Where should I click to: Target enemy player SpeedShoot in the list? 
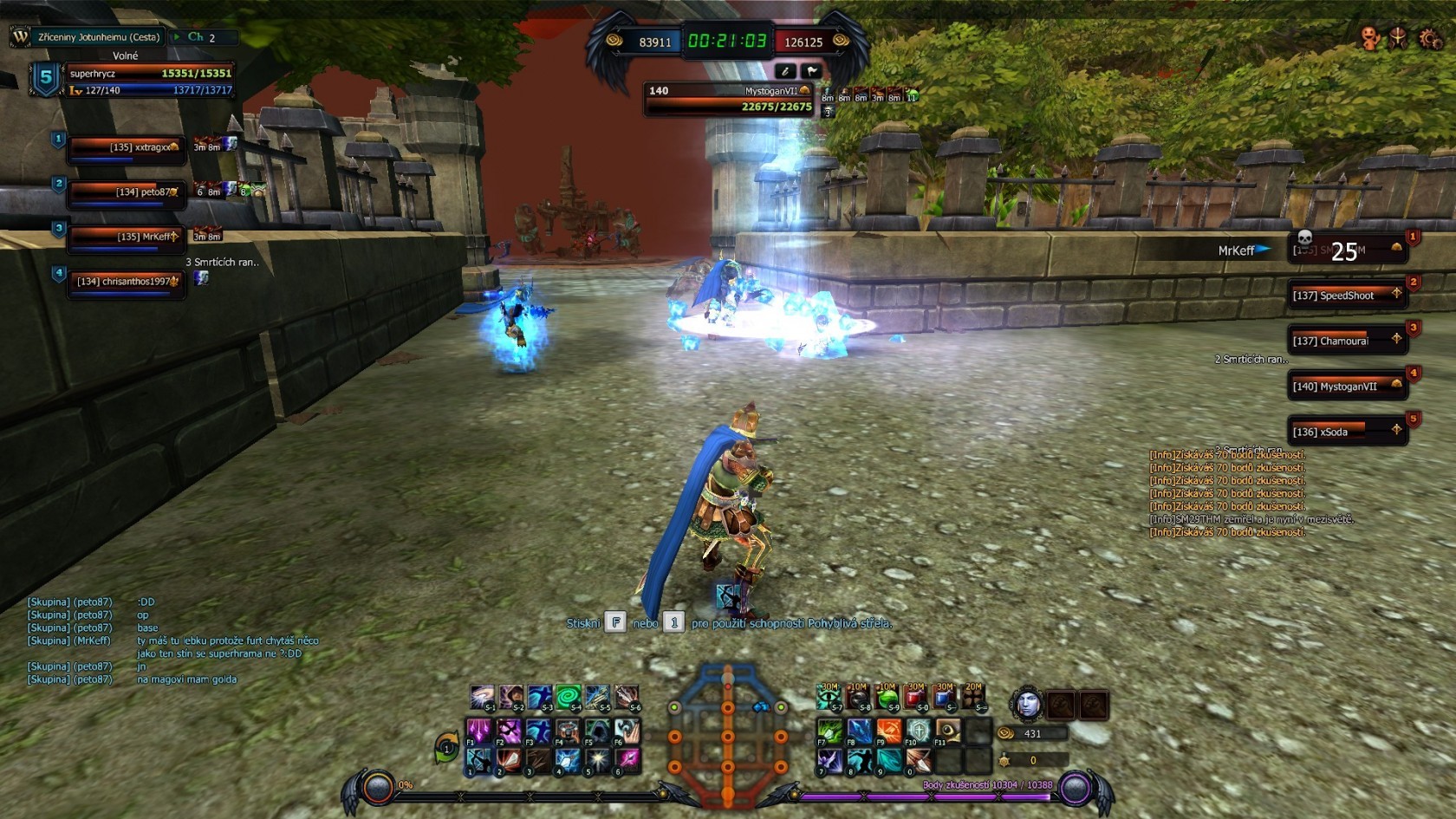(1346, 296)
